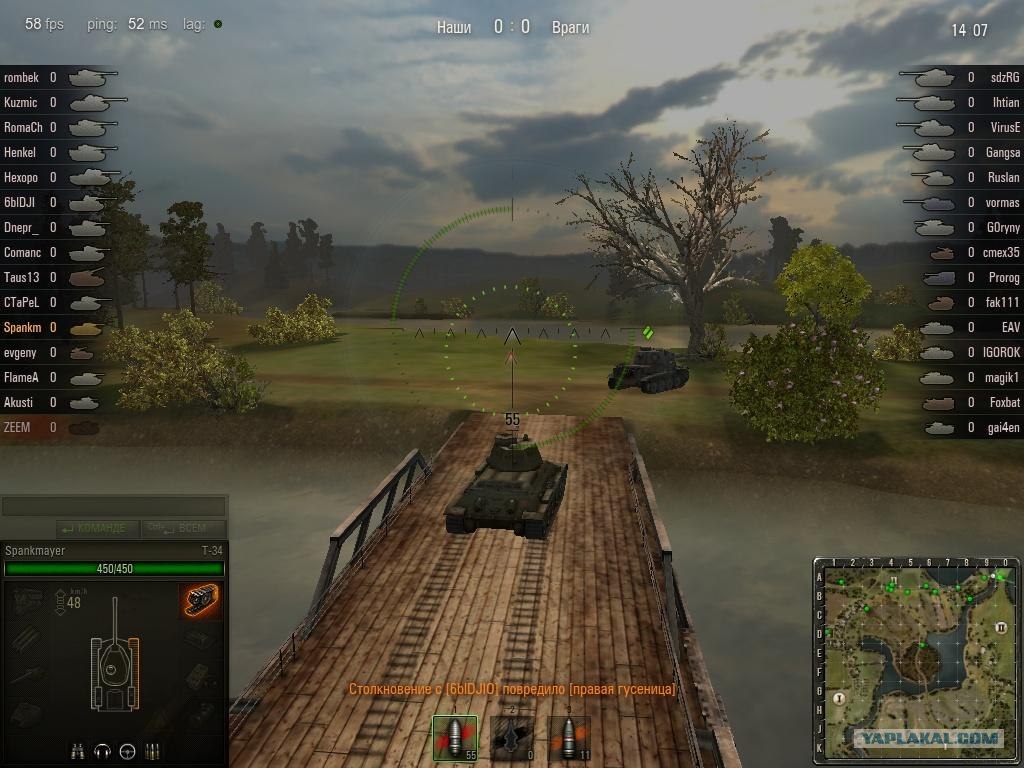Select ally player 6bIDJI in team list
This screenshot has height=768, width=1024.
[x=22, y=202]
